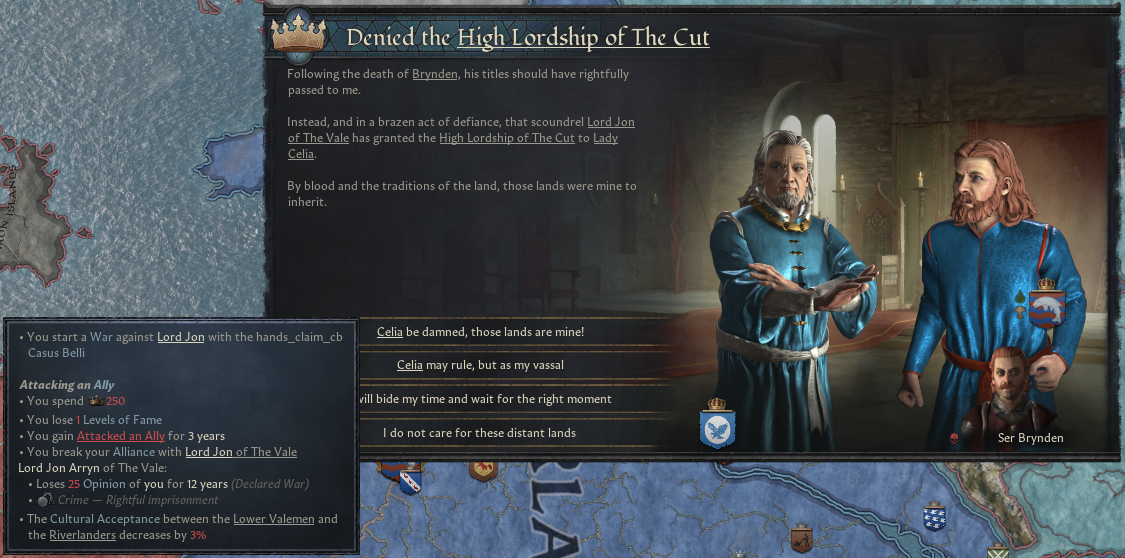The image size is (1125, 558).
Task: Select "Celia may rule, but as my vassal"
Action: point(480,365)
